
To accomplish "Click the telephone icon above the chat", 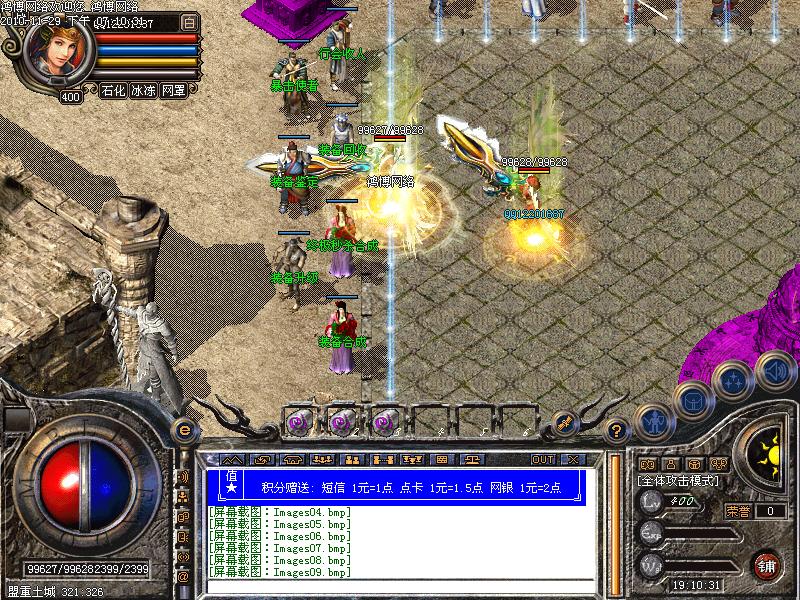I will [294, 459].
